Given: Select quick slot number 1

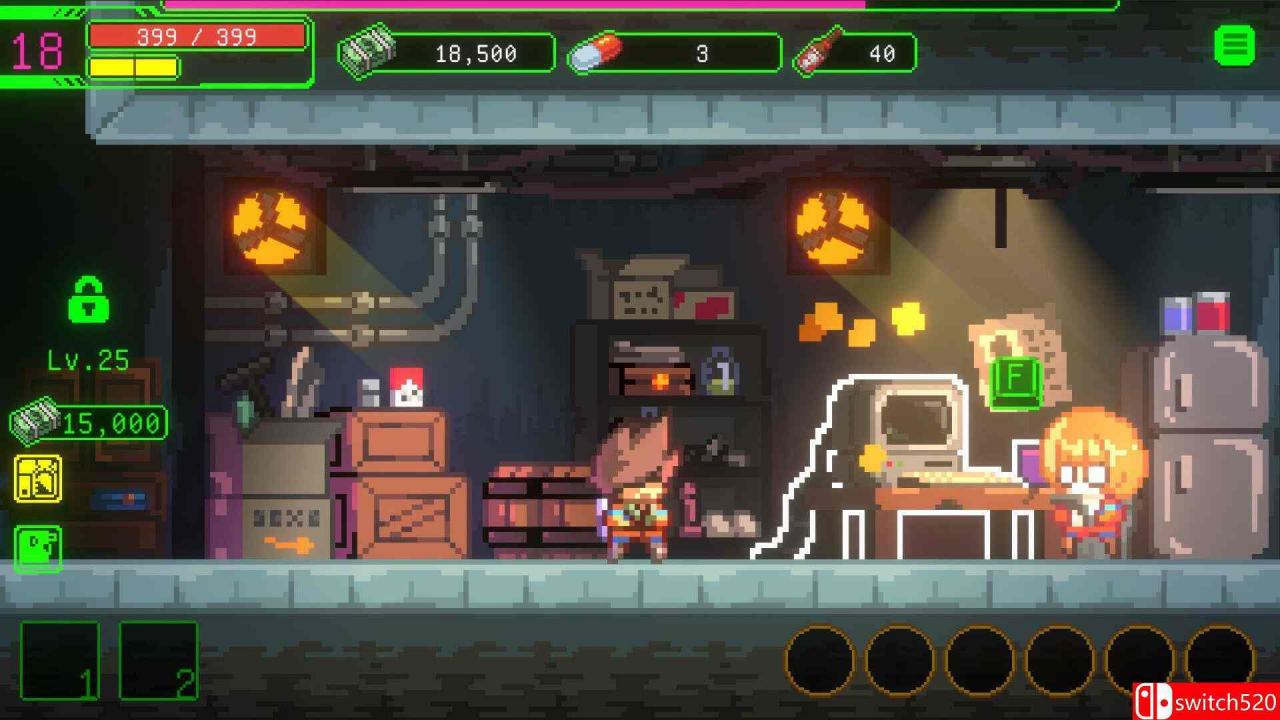Looking at the screenshot, I should click(60, 660).
